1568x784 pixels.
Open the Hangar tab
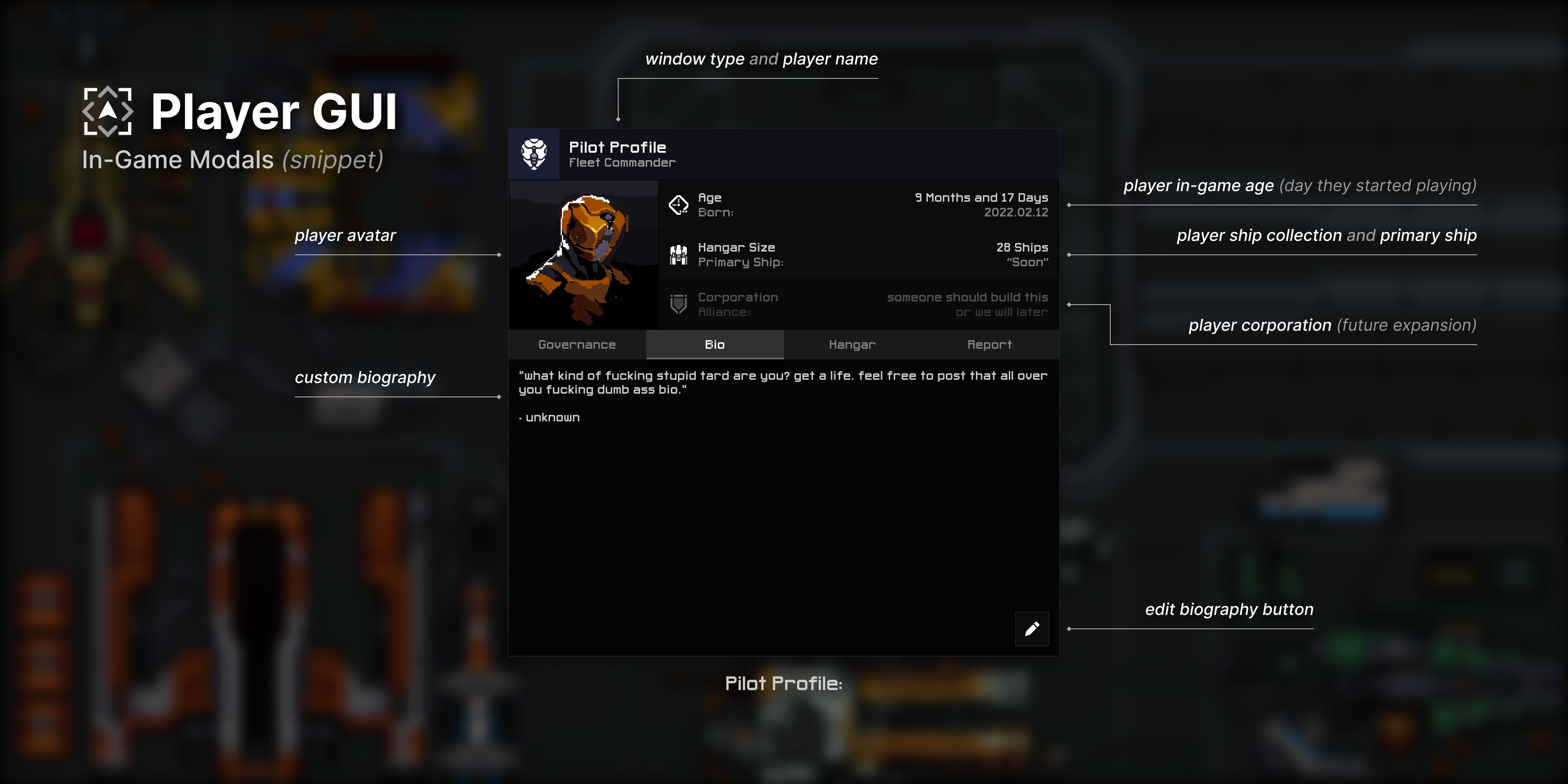coord(851,345)
